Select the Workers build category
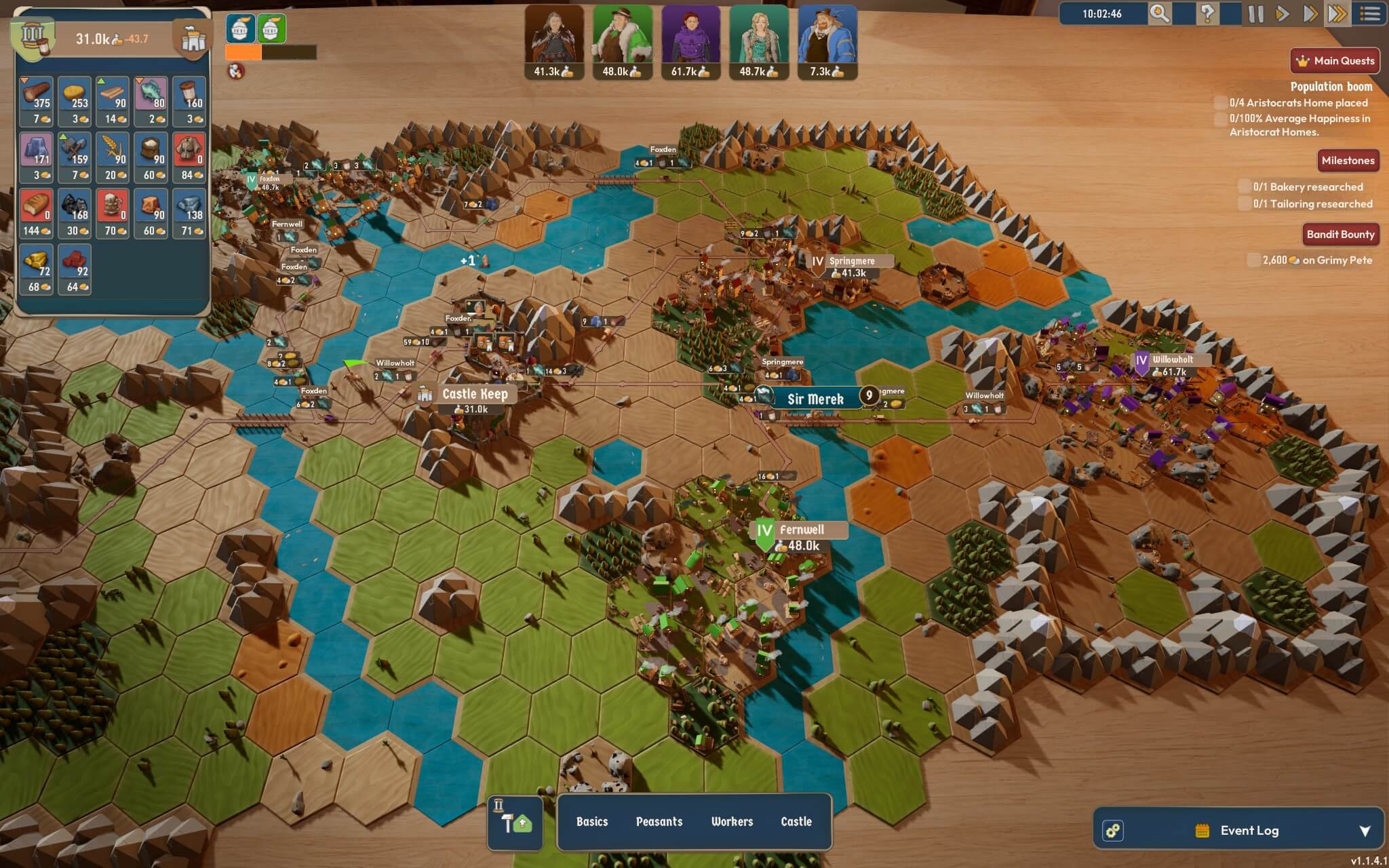Viewport: 1389px width, 868px height. [732, 822]
